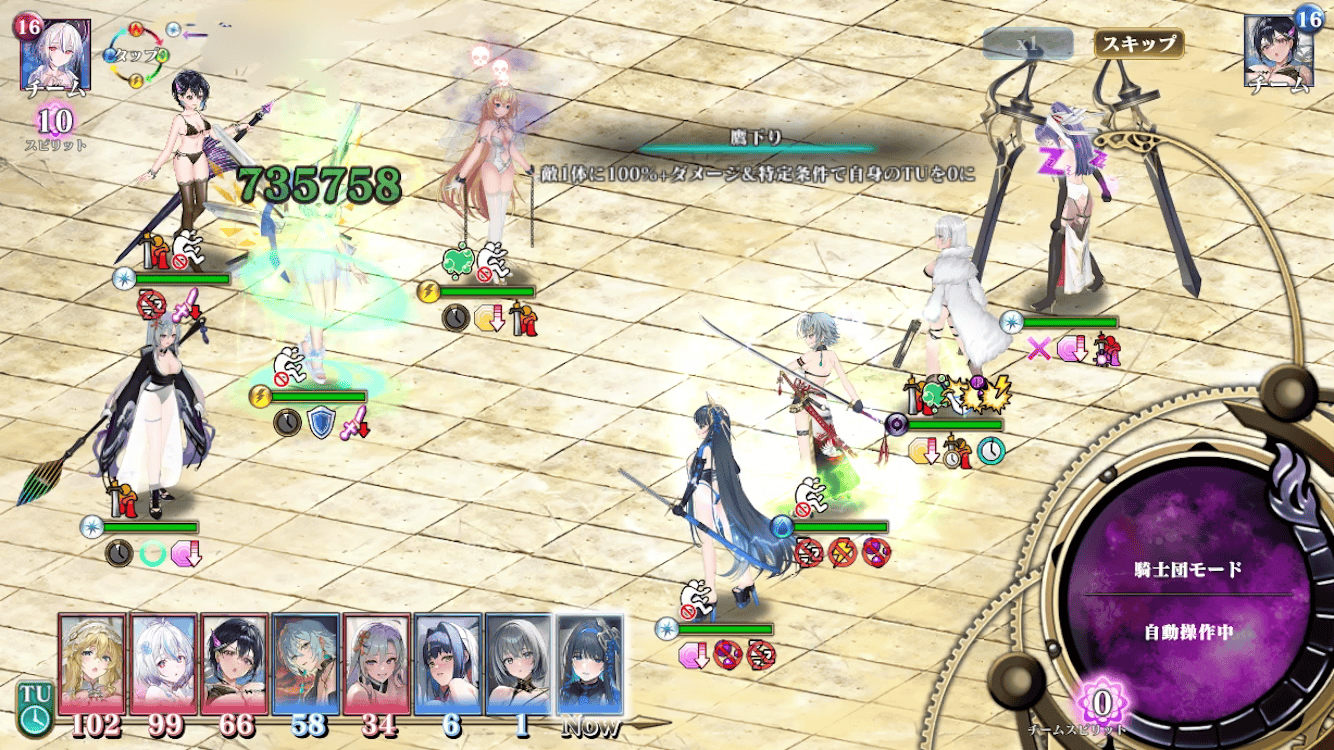Select the teal-haired portrait with TU 58

305,664
